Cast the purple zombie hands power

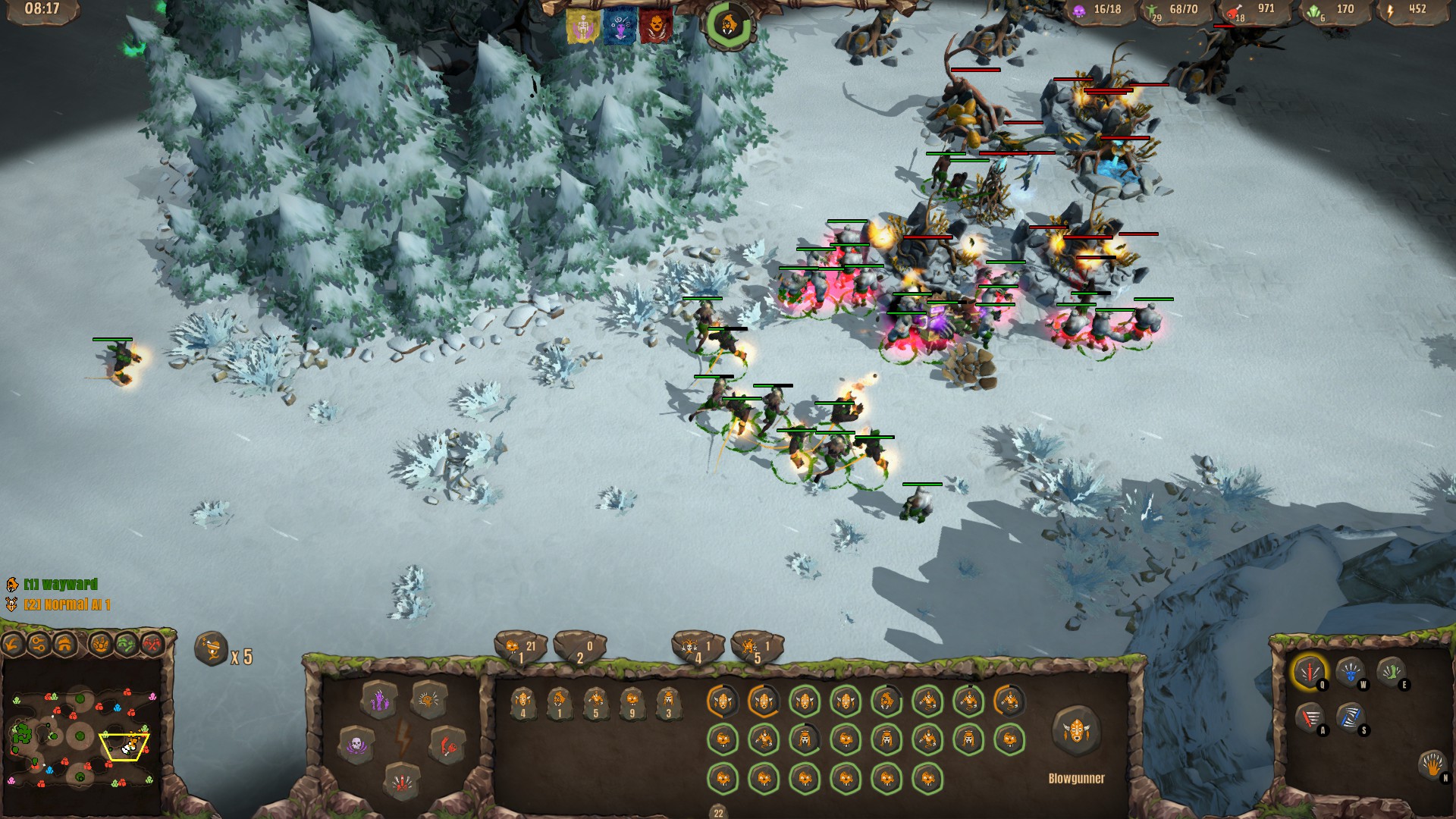tap(379, 701)
